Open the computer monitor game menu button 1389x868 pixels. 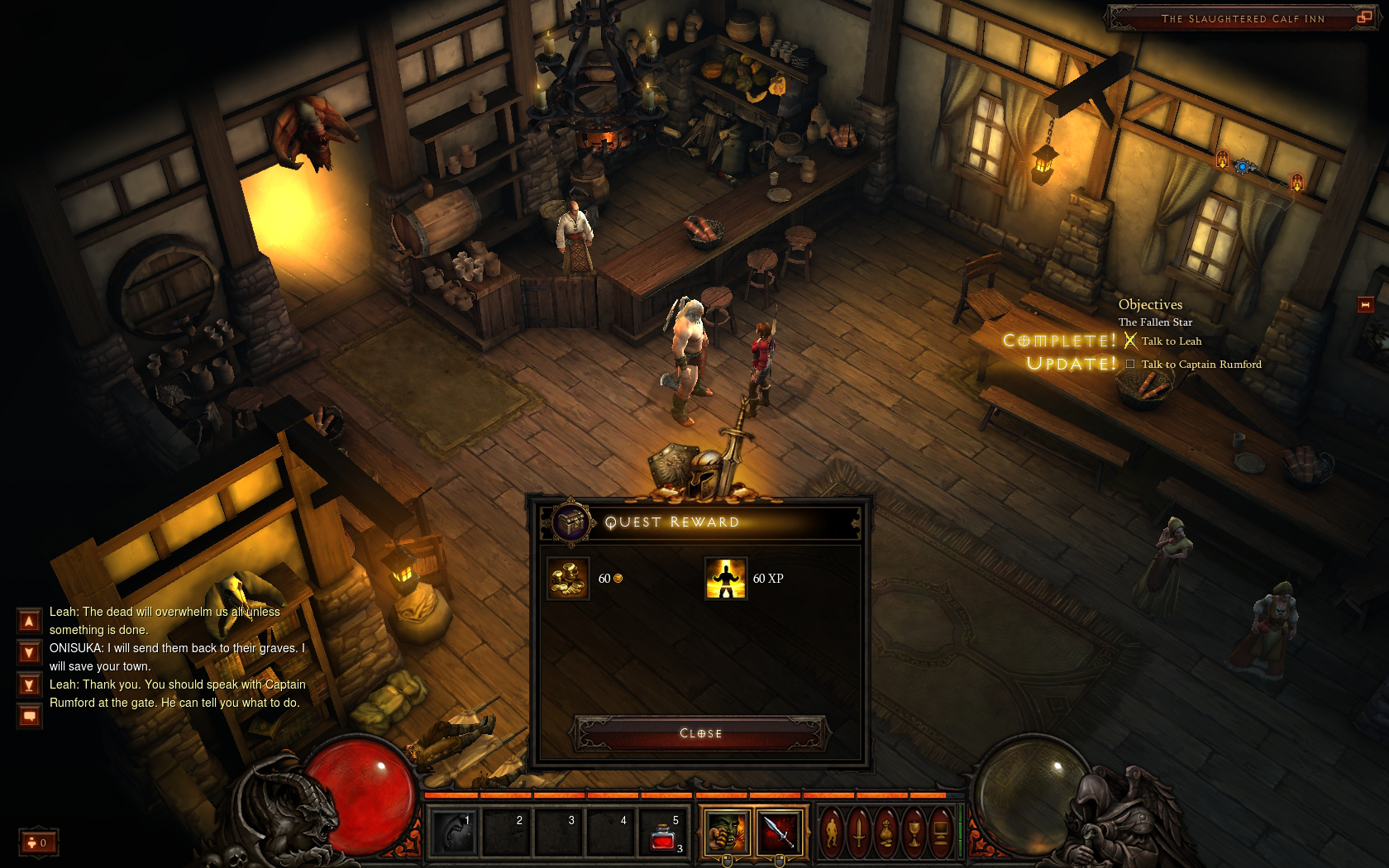[x=940, y=831]
